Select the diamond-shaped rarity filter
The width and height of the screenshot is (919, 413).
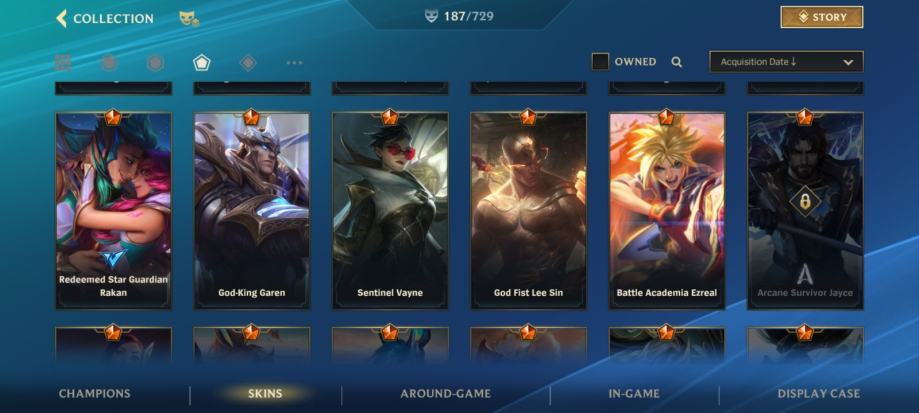pos(248,63)
